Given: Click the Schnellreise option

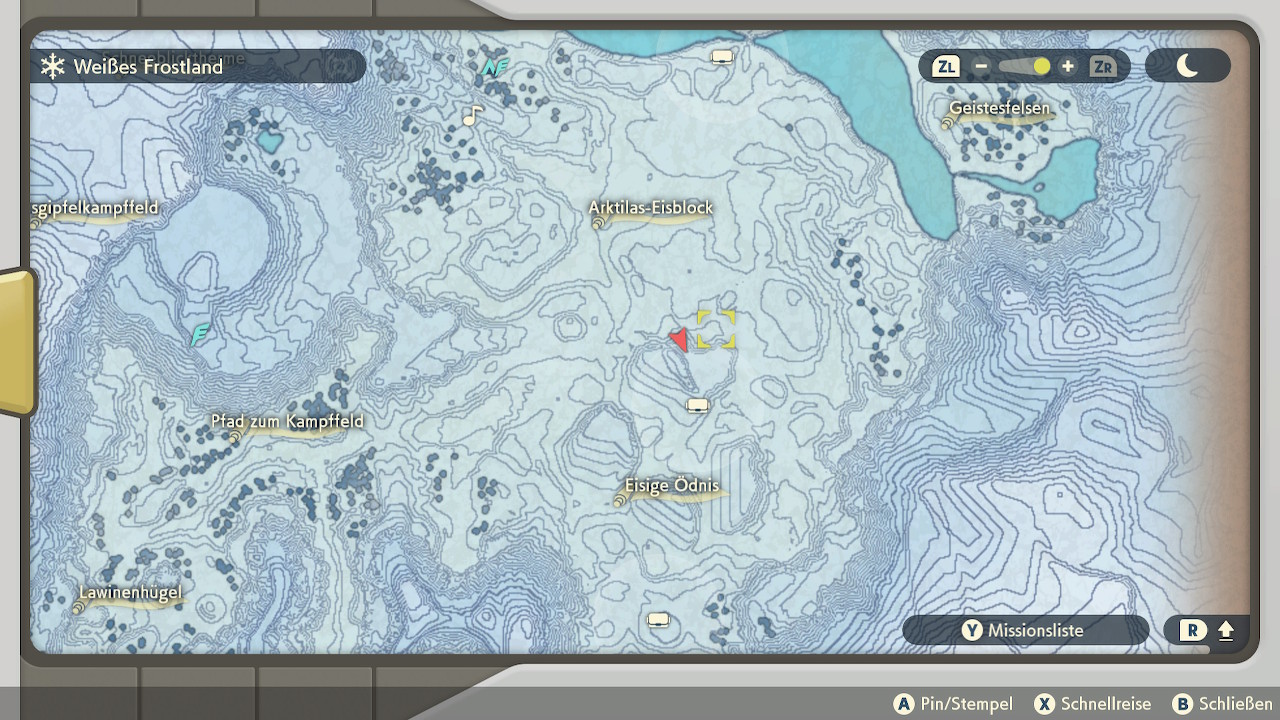Looking at the screenshot, I should tap(1092, 704).
